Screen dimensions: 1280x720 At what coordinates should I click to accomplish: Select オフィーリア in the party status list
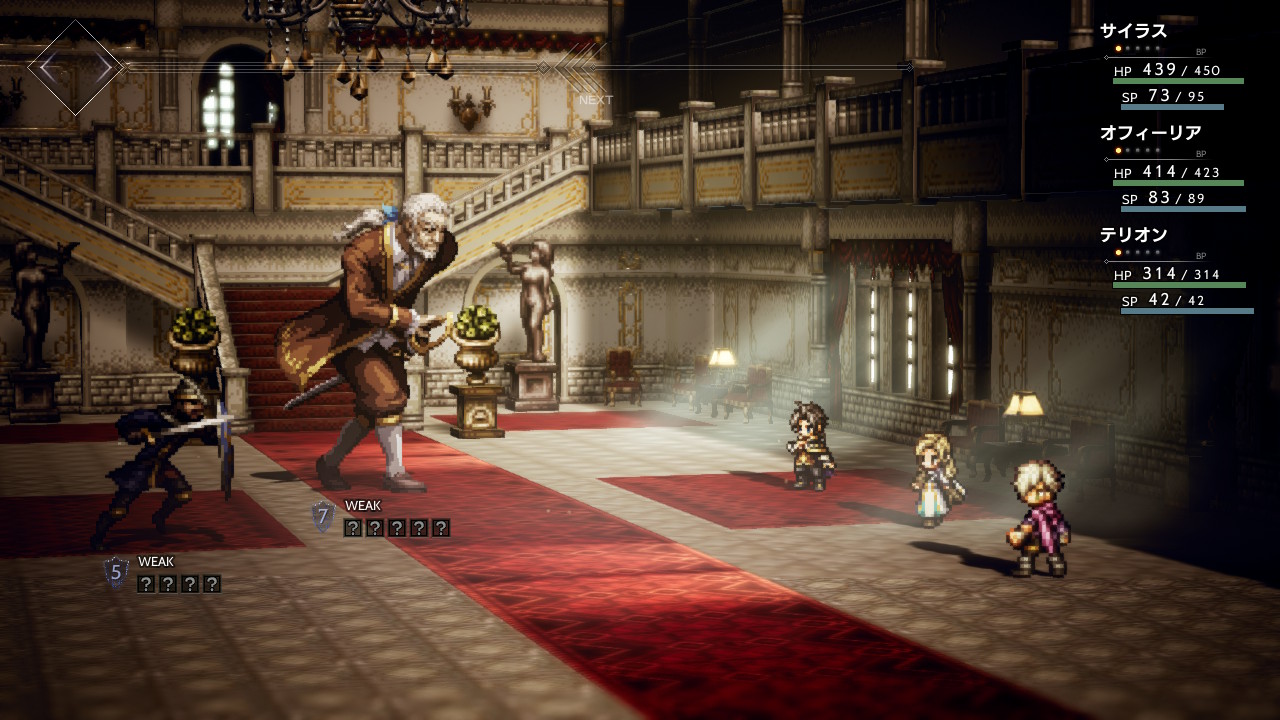1150,133
